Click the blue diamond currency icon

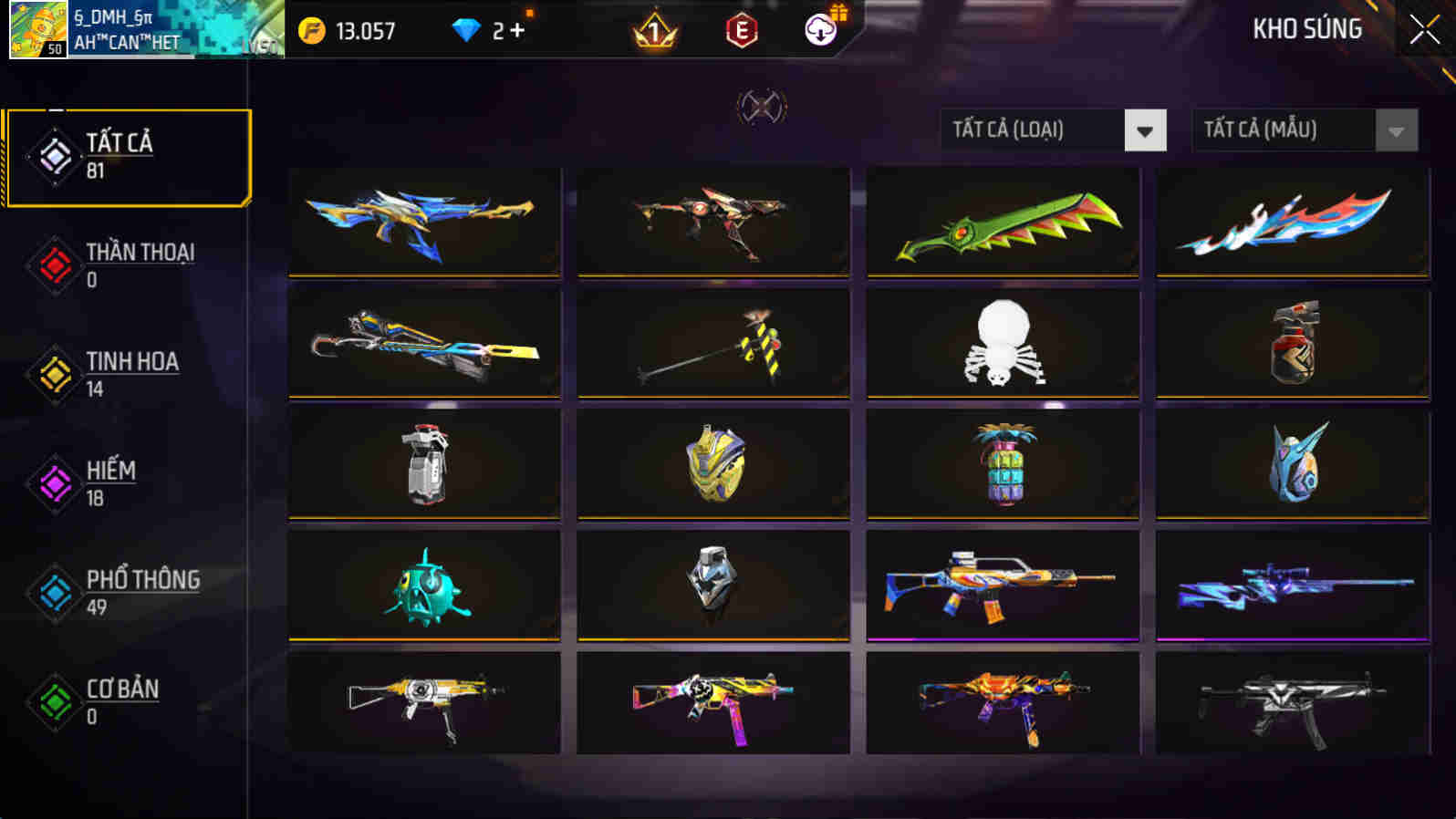[x=468, y=28]
